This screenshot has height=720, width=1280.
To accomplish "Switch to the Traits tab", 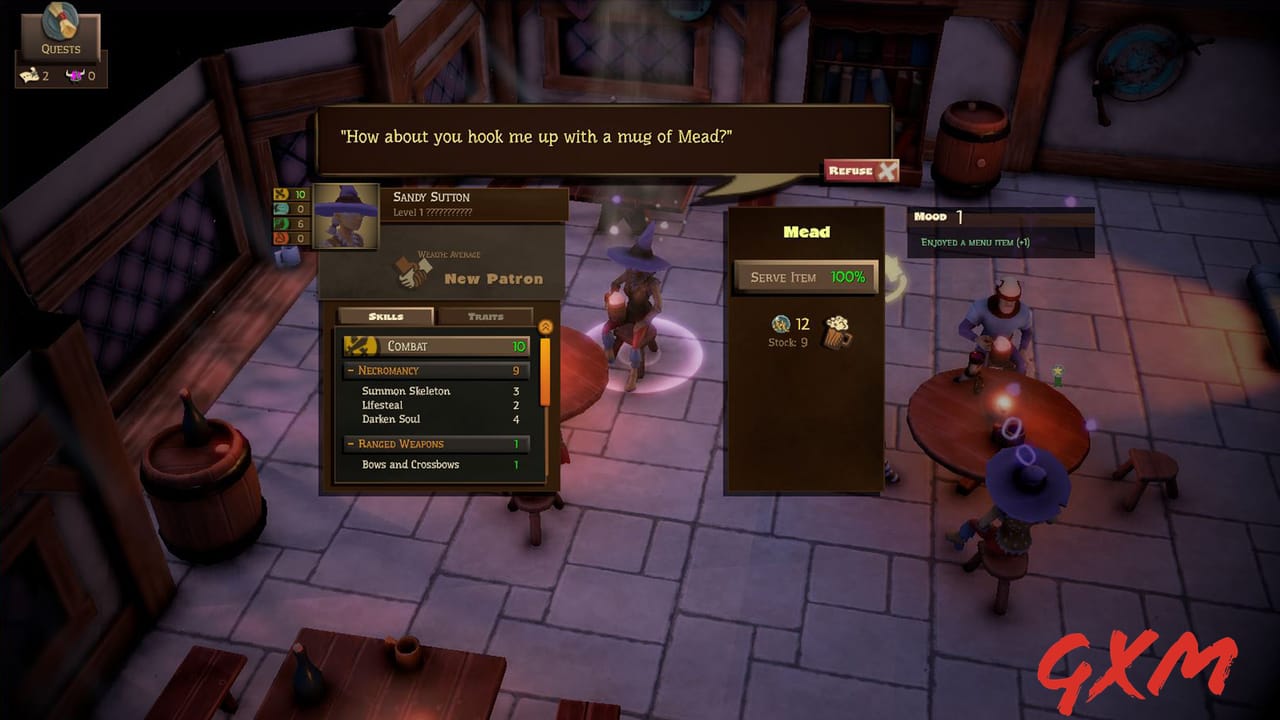I will [485, 316].
